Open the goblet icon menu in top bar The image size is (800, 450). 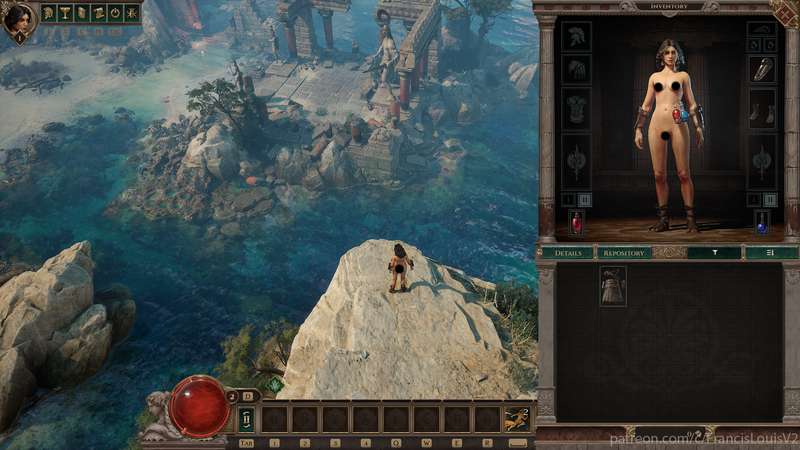pos(65,14)
